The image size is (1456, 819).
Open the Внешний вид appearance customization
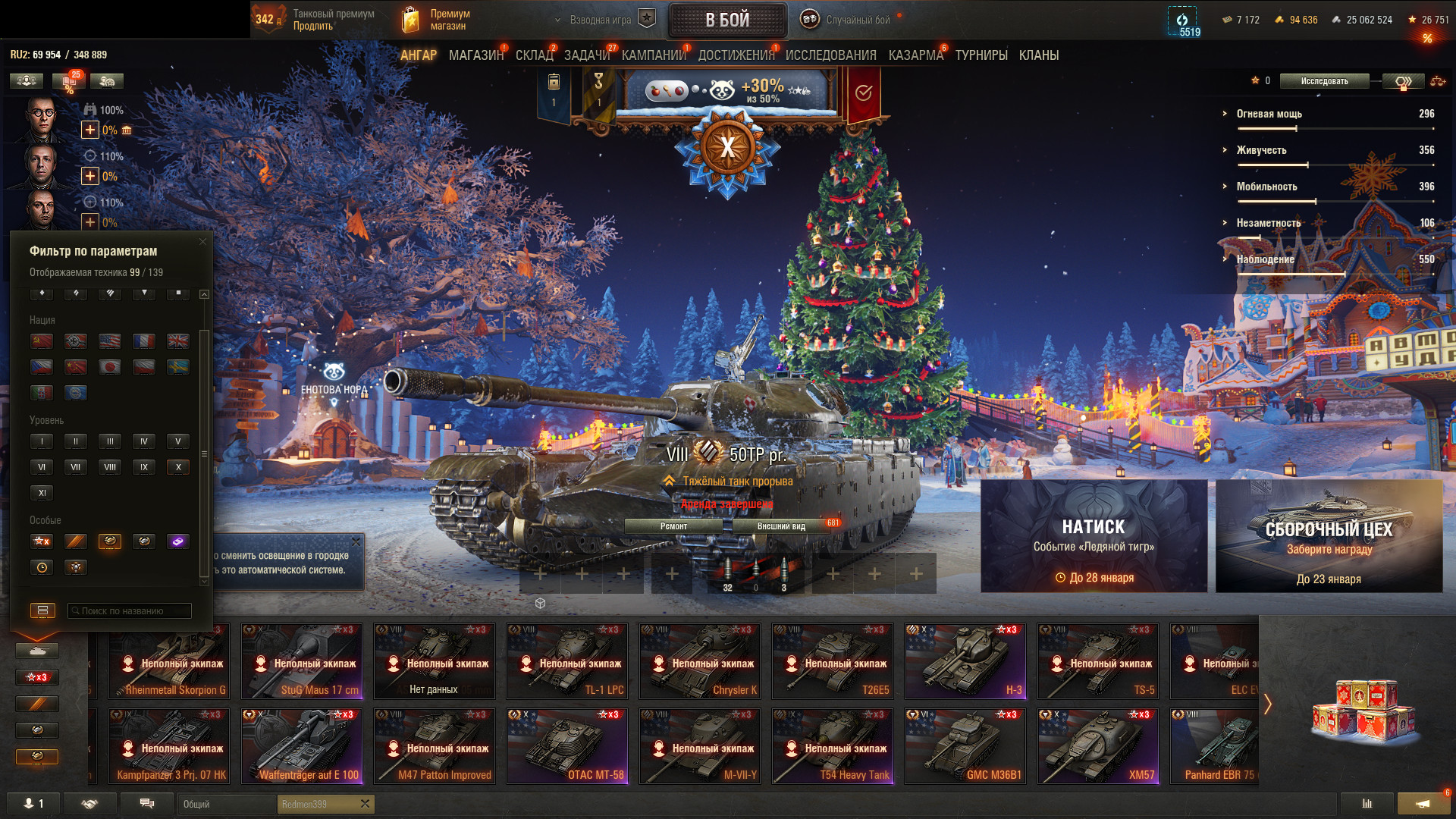coord(781,526)
